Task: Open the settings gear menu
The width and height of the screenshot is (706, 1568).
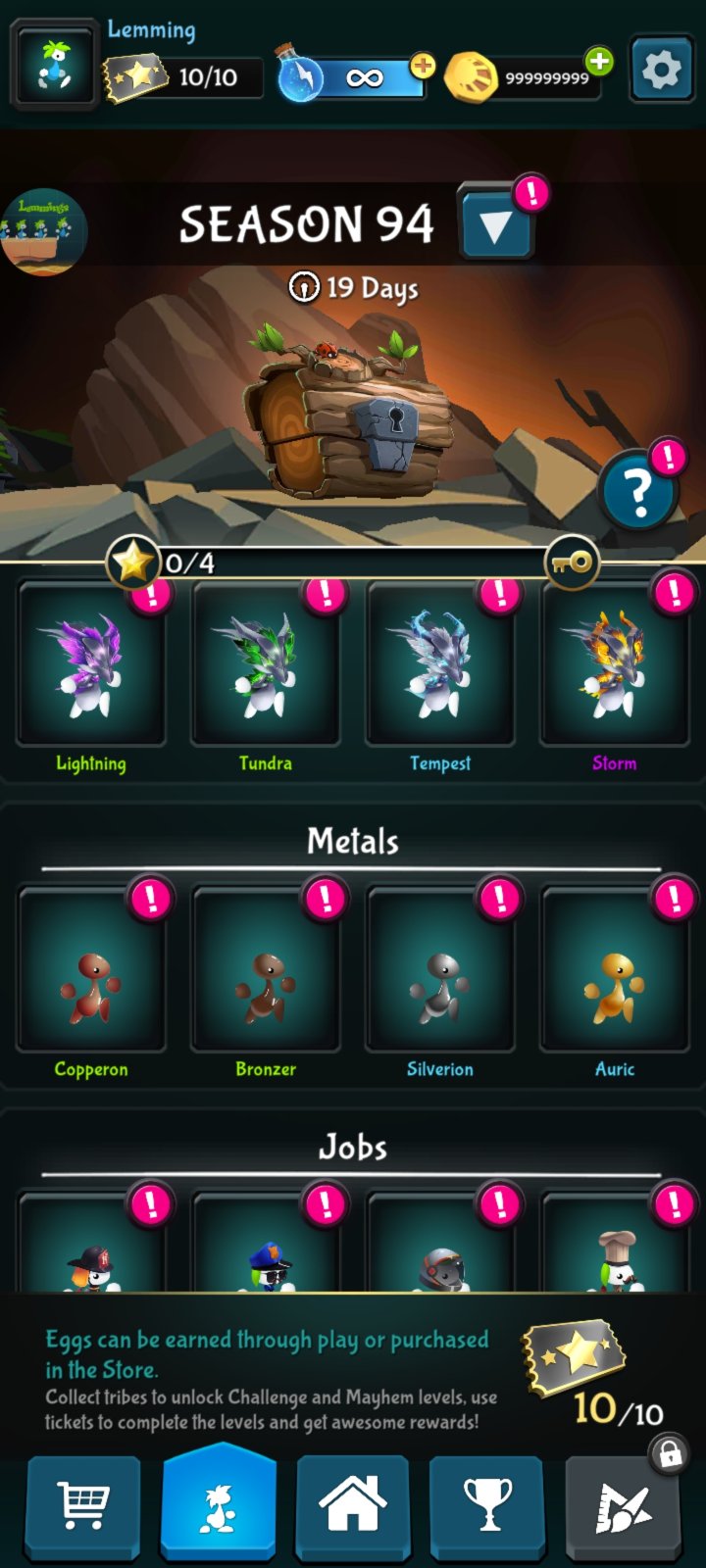Action: pyautogui.click(x=661, y=71)
